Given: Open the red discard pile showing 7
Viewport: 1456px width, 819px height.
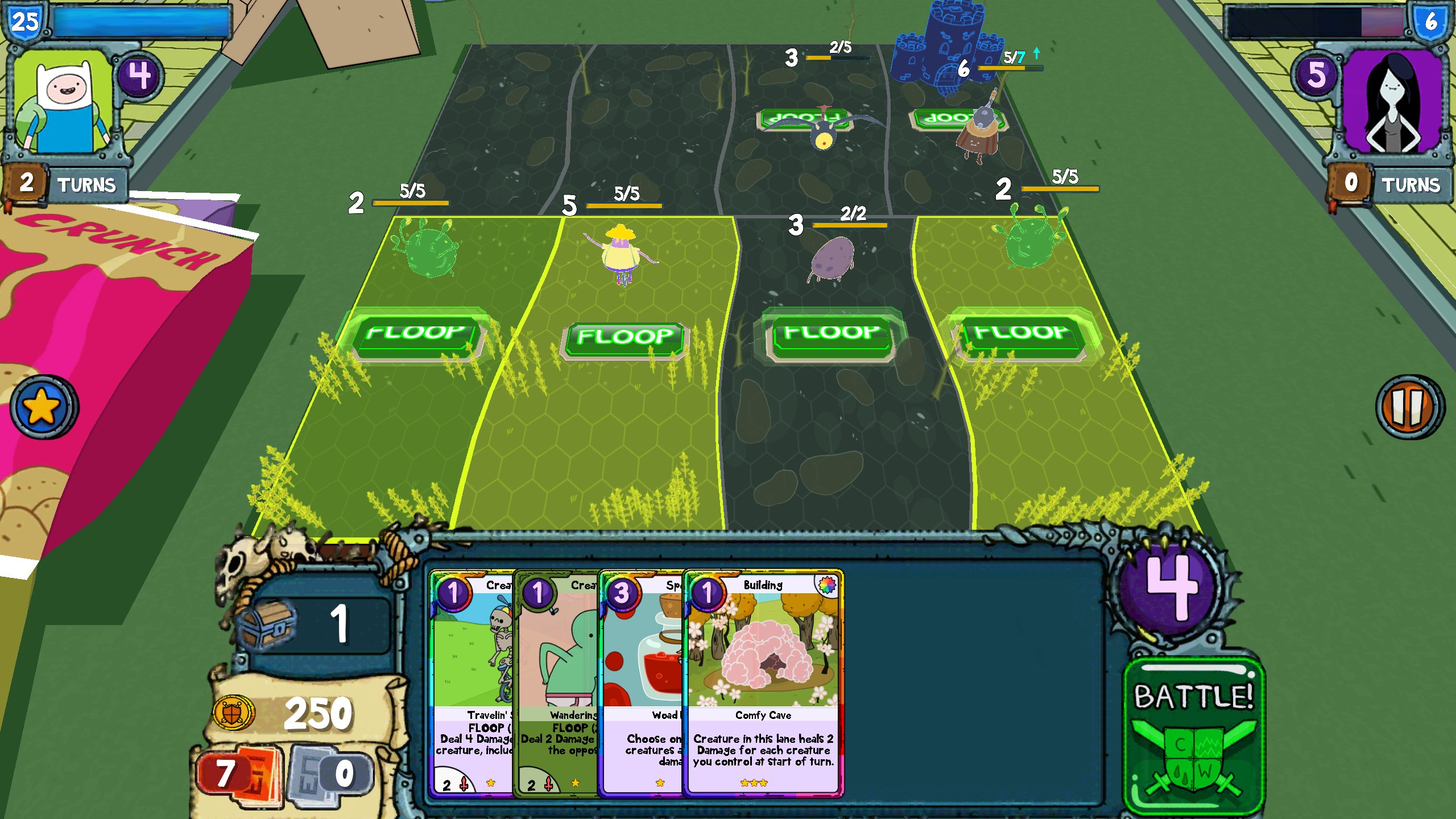Looking at the screenshot, I should pyautogui.click(x=239, y=775).
